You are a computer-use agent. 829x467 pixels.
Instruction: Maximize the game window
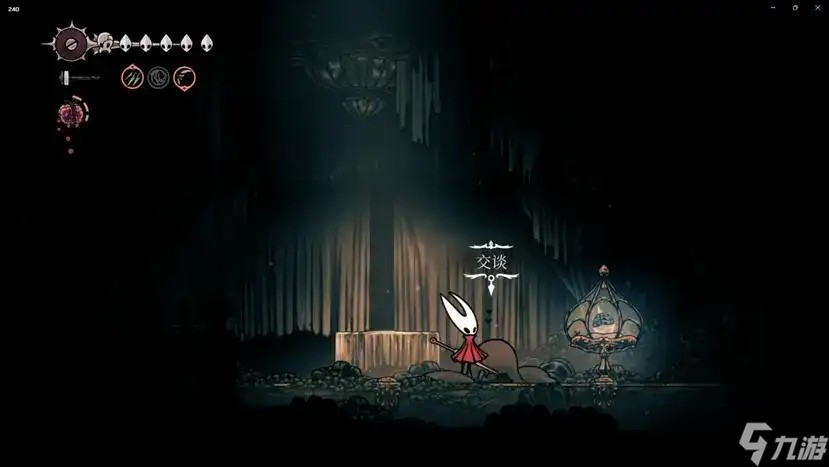795,7
